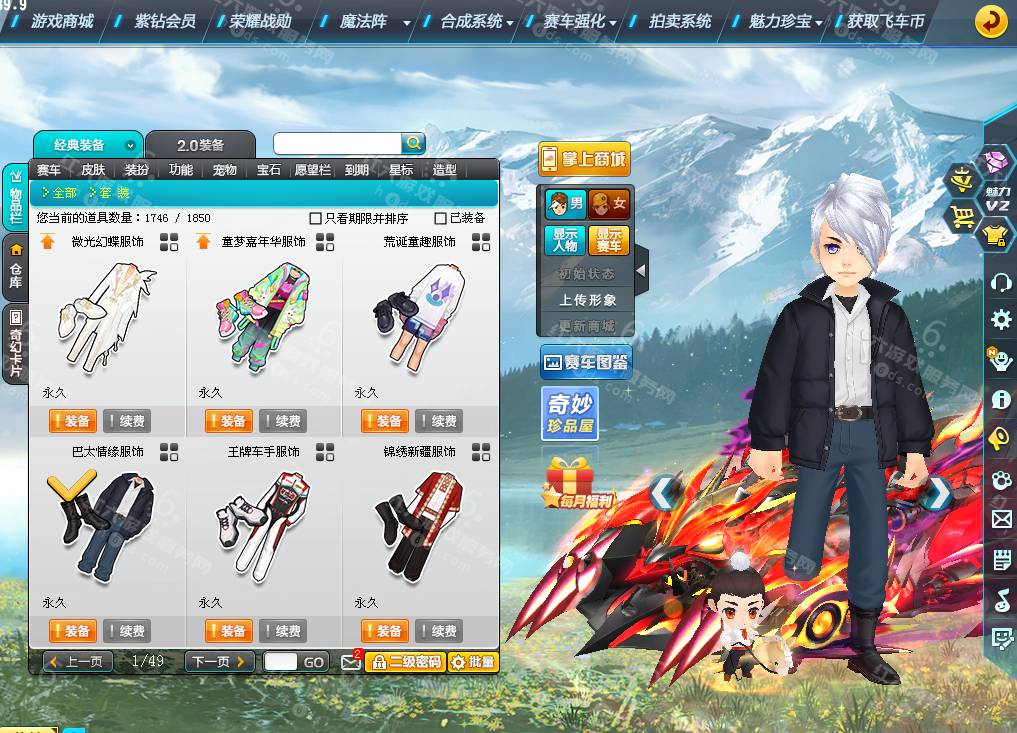Viewport: 1017px width, 733px height.
Task: Click the 上传形象 upload appearance button
Action: tap(587, 299)
